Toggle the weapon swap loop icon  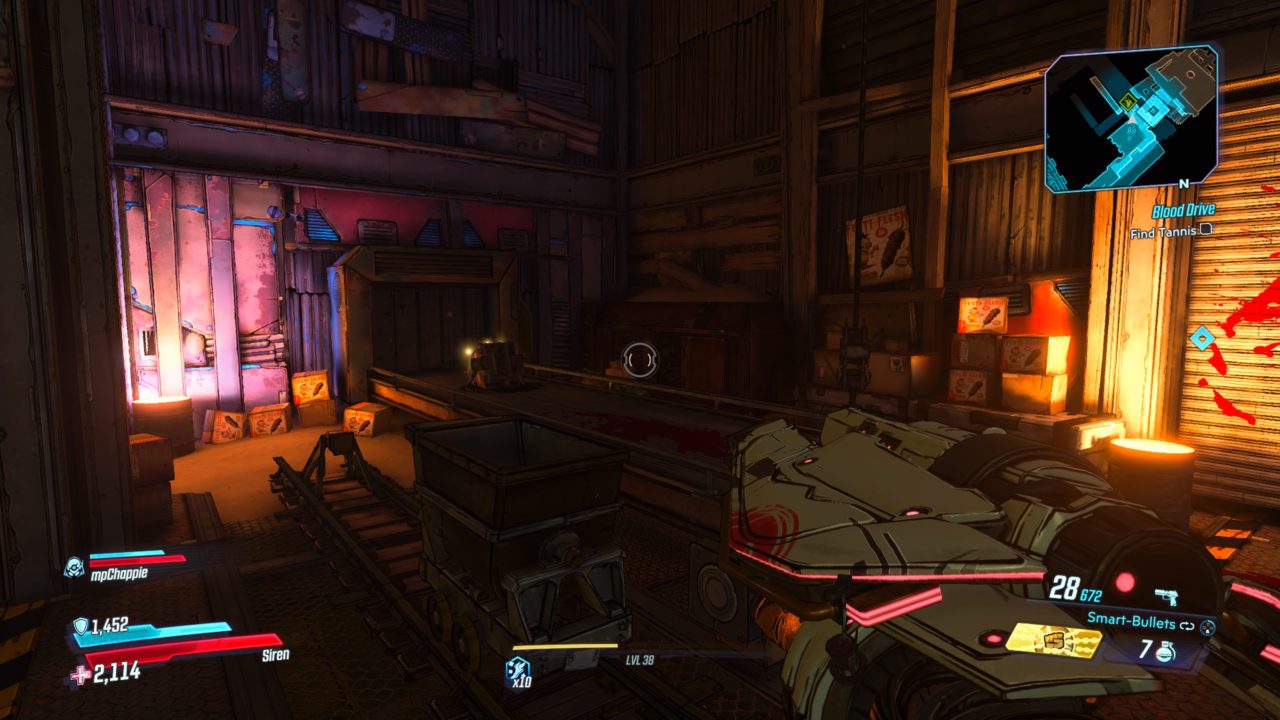tap(1187, 625)
